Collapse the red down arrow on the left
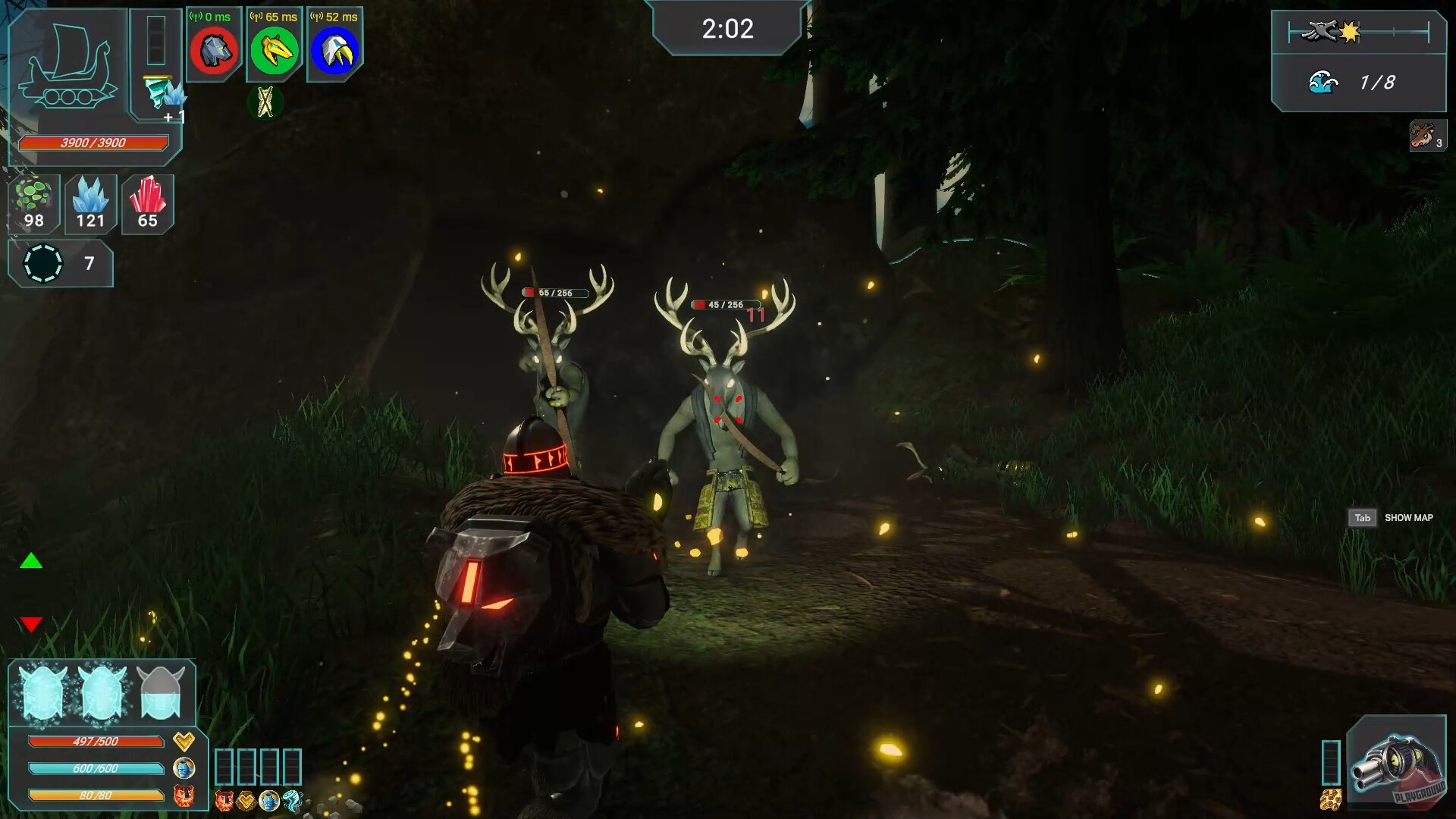The width and height of the screenshot is (1456, 819). click(x=30, y=625)
